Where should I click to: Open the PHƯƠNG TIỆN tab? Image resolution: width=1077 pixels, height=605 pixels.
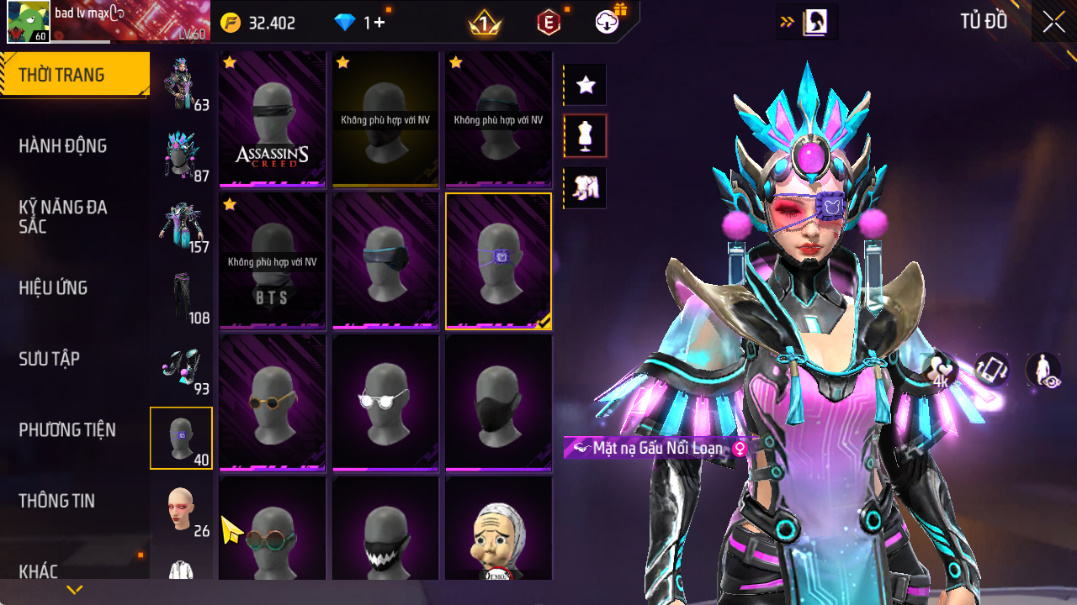[x=67, y=430]
